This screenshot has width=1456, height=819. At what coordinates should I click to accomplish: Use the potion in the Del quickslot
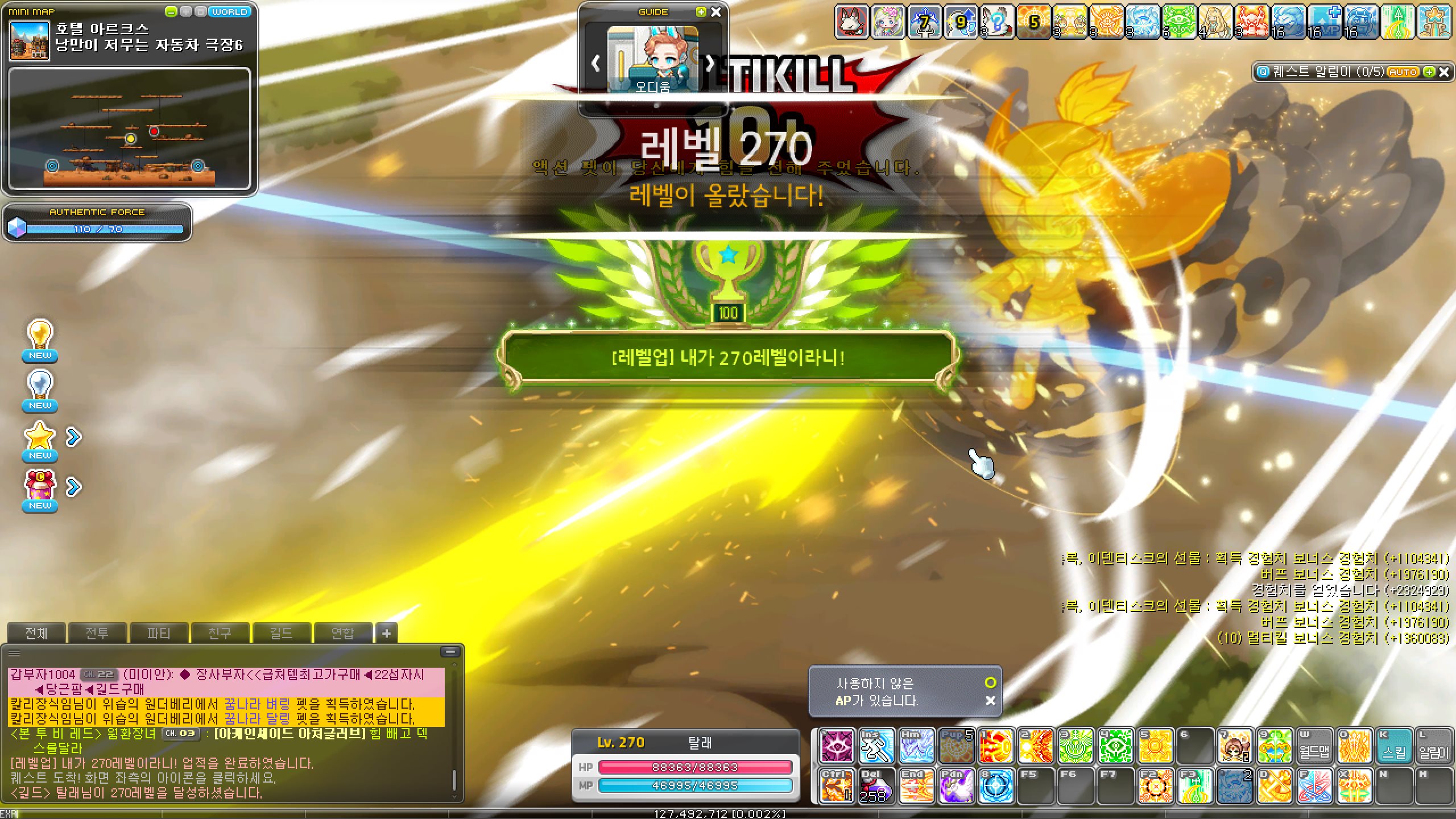click(x=876, y=786)
